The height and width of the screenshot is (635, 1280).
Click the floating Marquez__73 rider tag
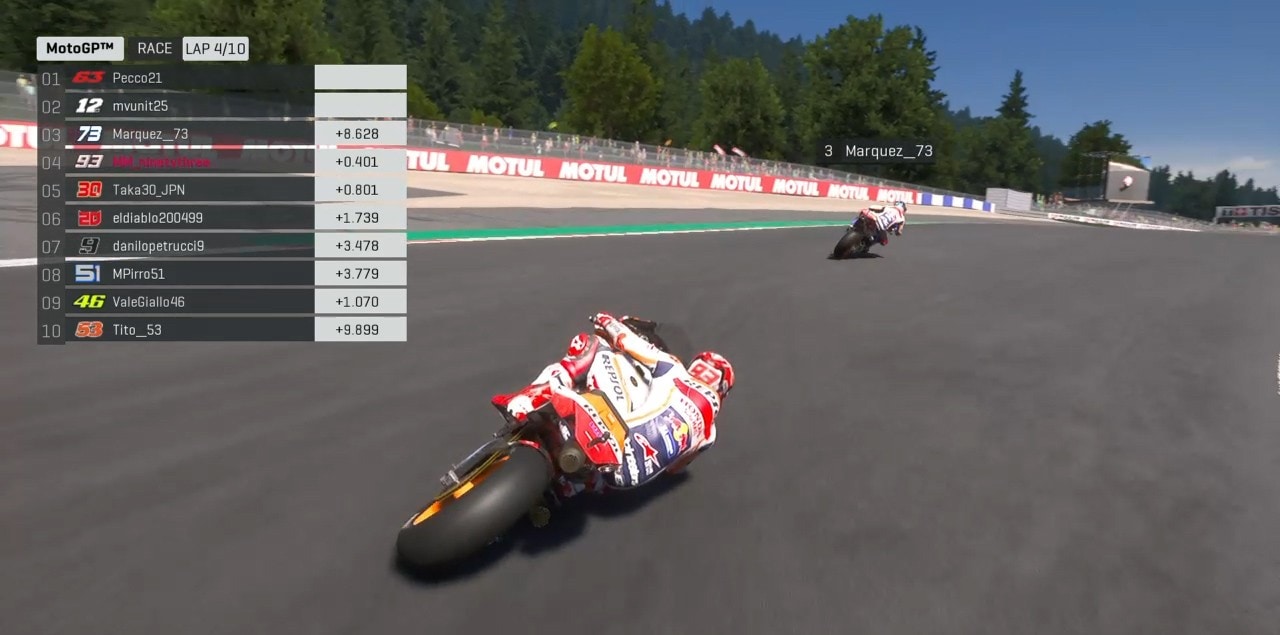[878, 152]
